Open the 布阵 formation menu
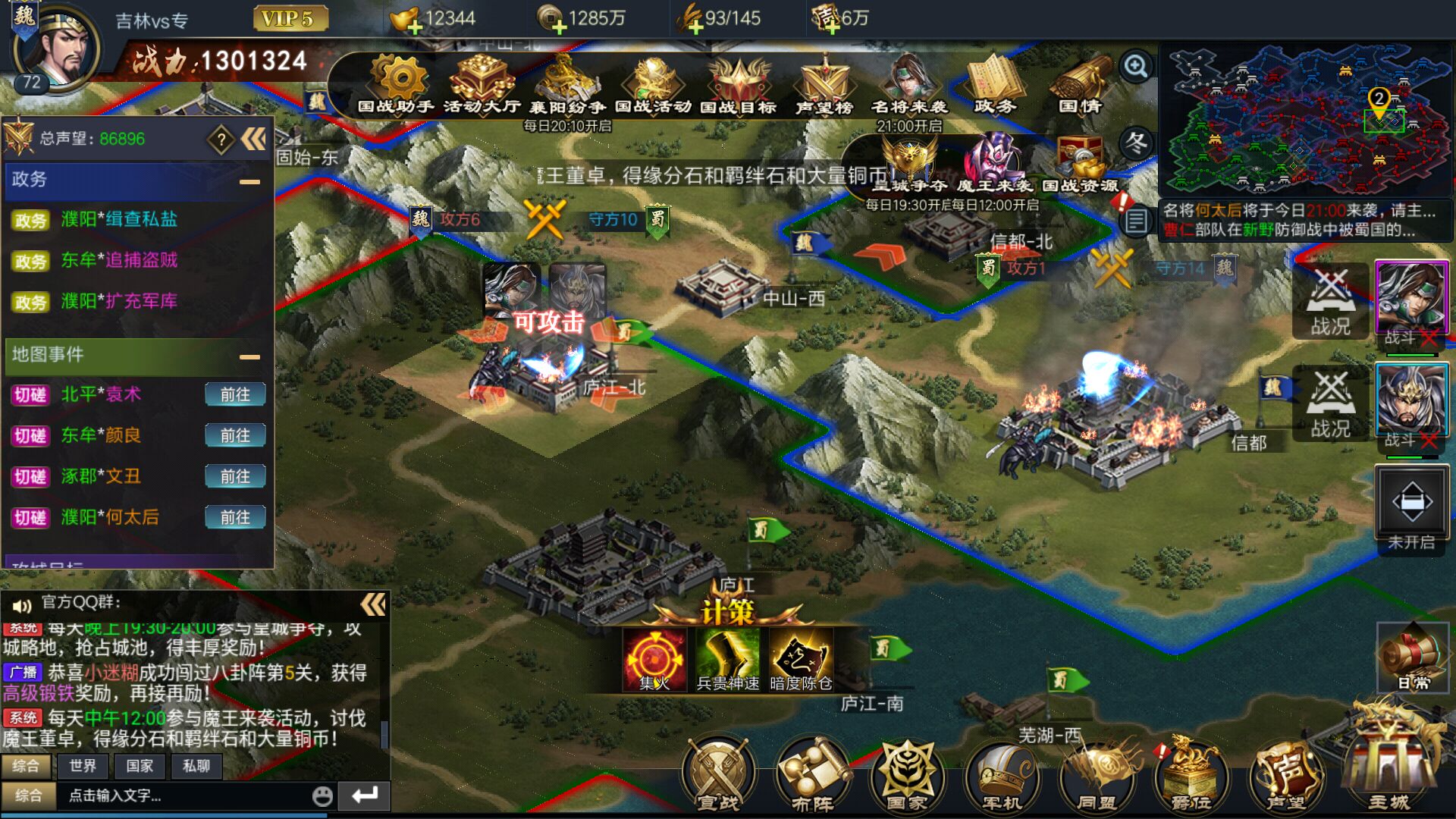 point(811,773)
